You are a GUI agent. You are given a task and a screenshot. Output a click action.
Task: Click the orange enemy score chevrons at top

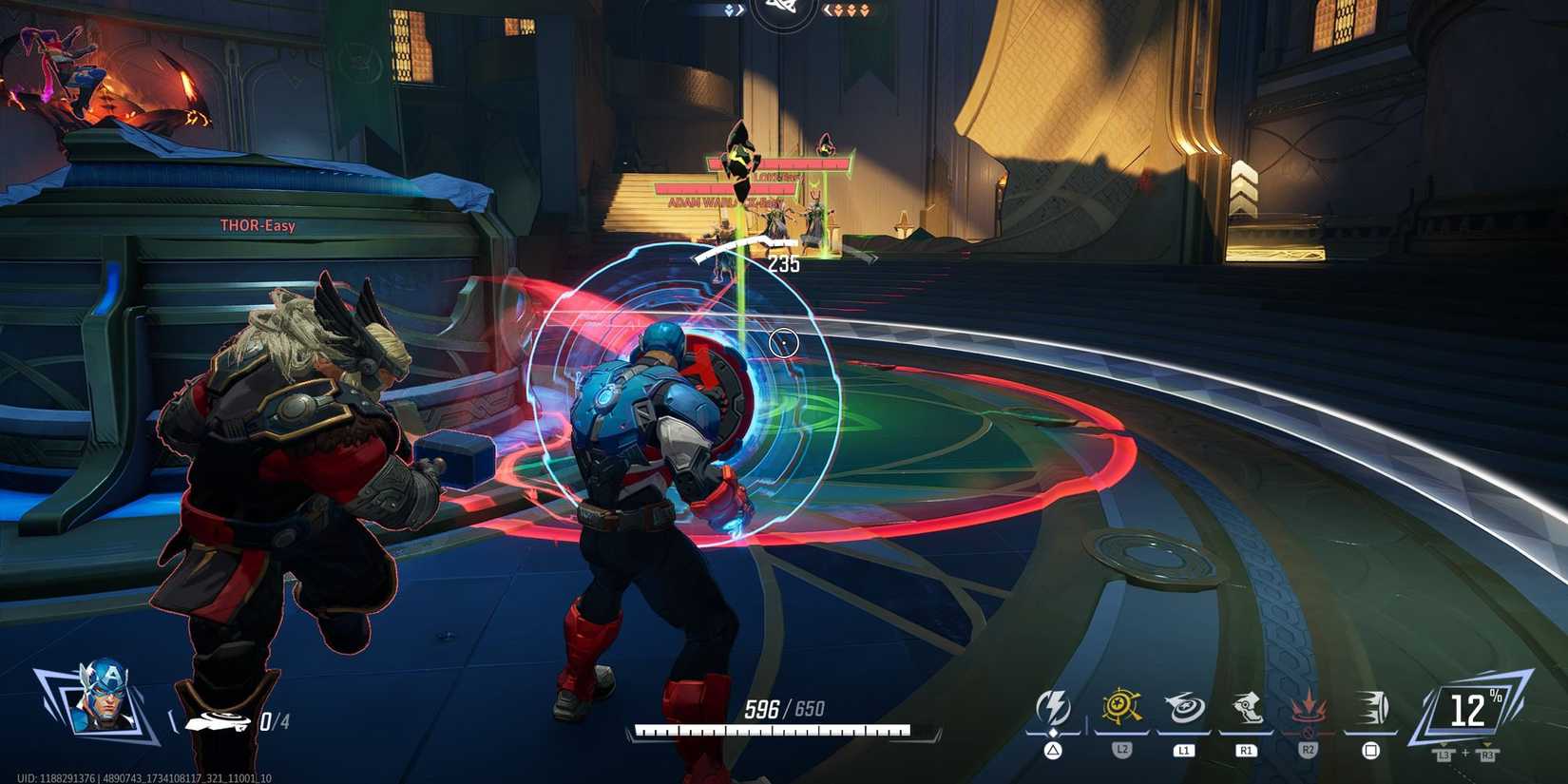click(851, 10)
